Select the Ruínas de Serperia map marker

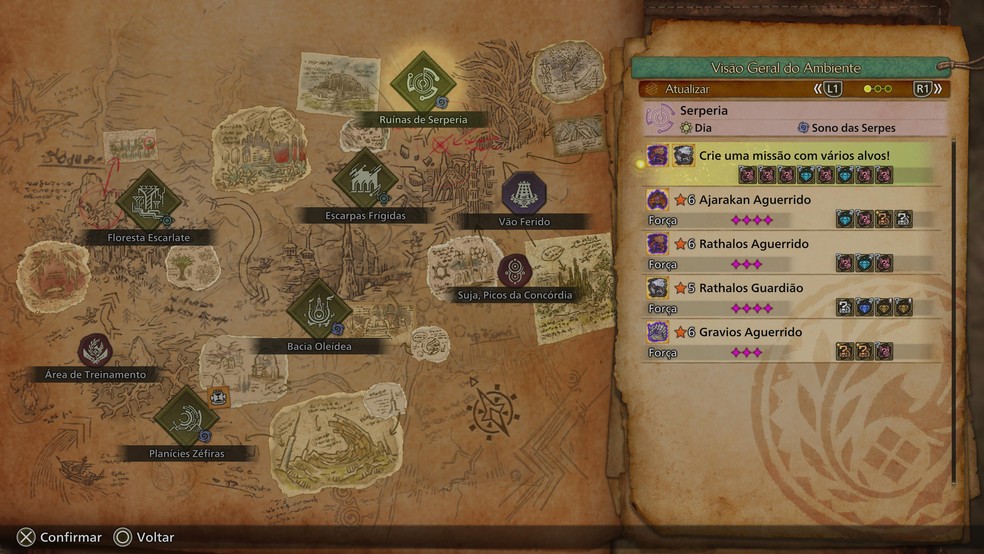[422, 84]
